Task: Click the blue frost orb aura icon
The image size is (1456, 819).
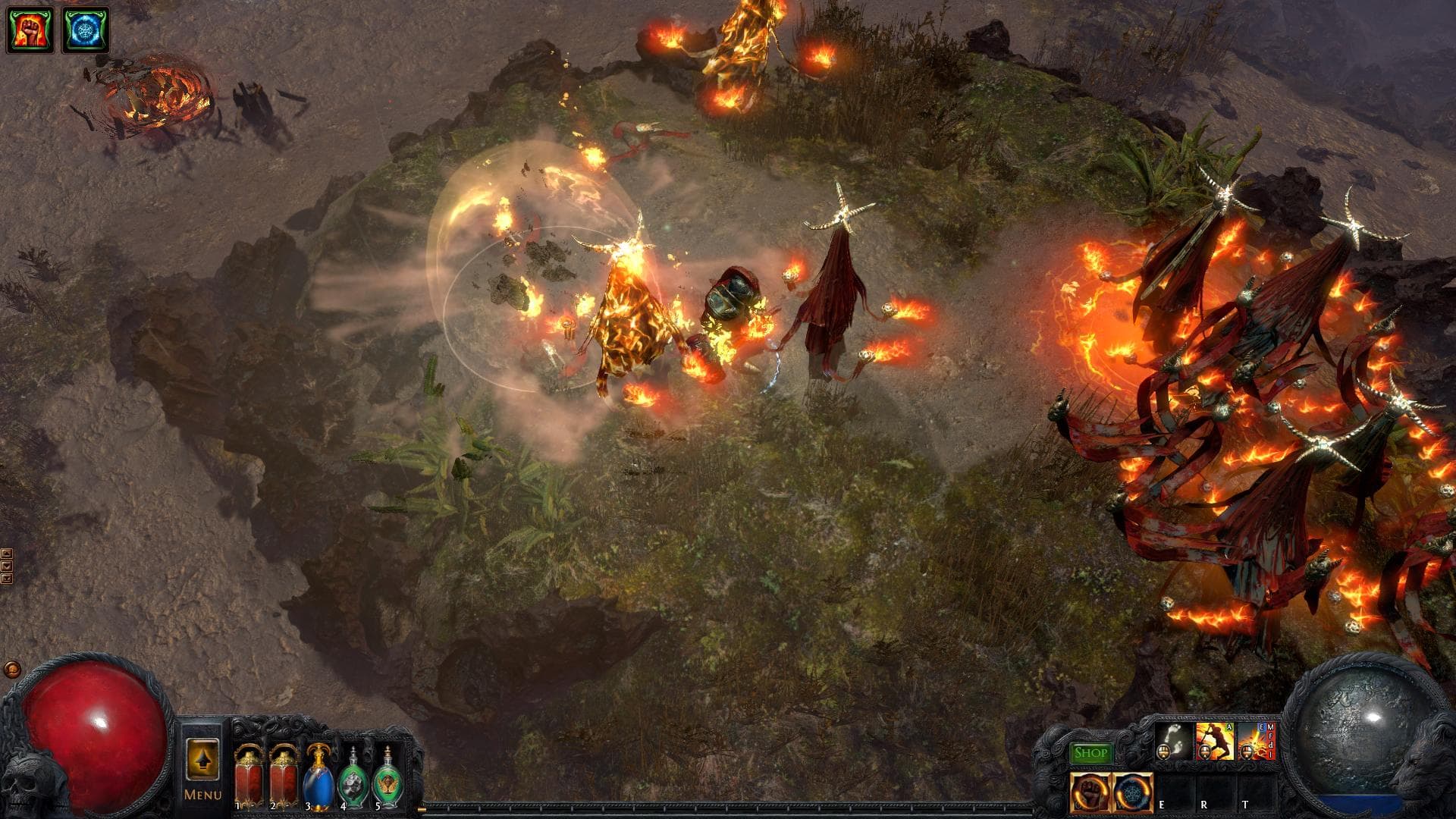Action: click(x=1131, y=792)
